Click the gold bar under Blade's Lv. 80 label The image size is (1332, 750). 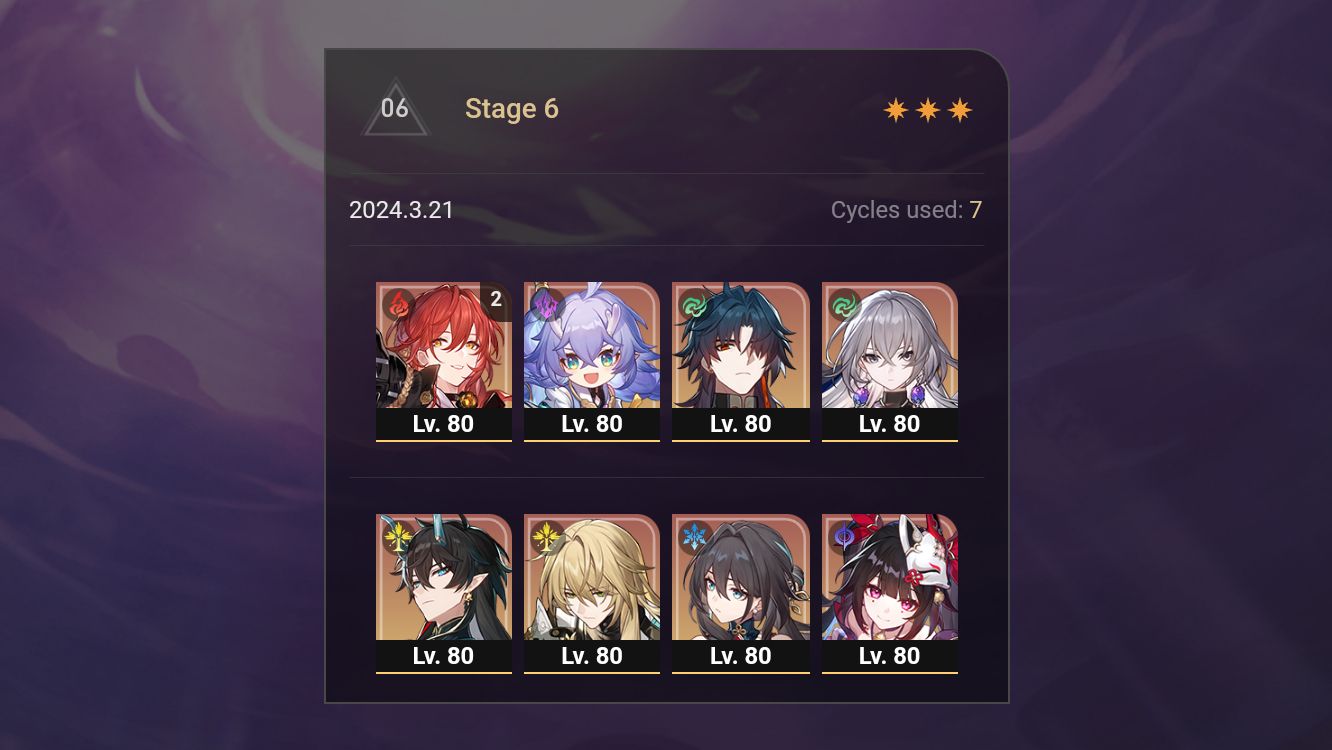(741, 440)
